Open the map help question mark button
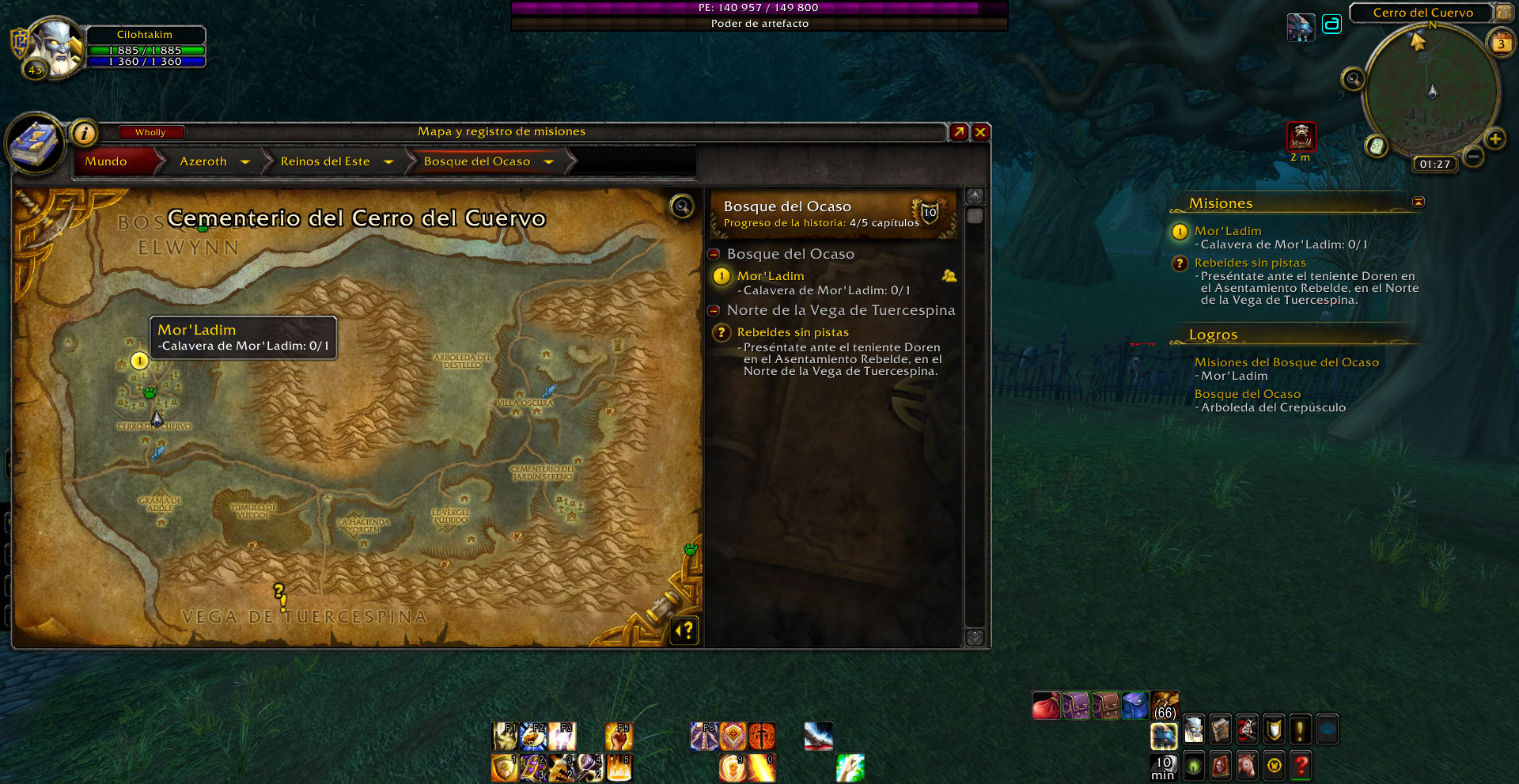Viewport: 1519px width, 784px height. [685, 630]
